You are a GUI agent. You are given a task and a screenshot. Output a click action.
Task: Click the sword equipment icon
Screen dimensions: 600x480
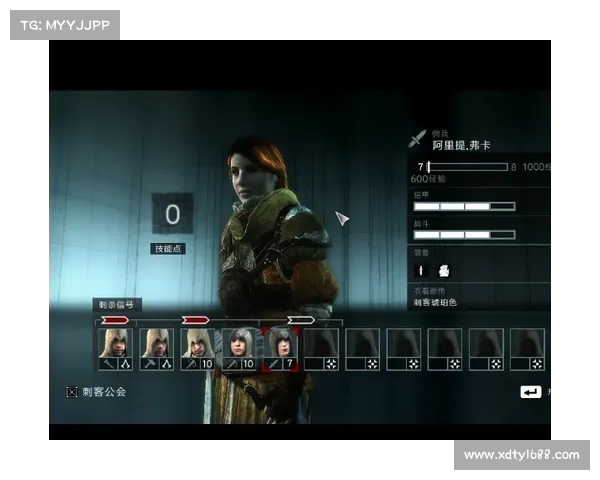coord(421,270)
